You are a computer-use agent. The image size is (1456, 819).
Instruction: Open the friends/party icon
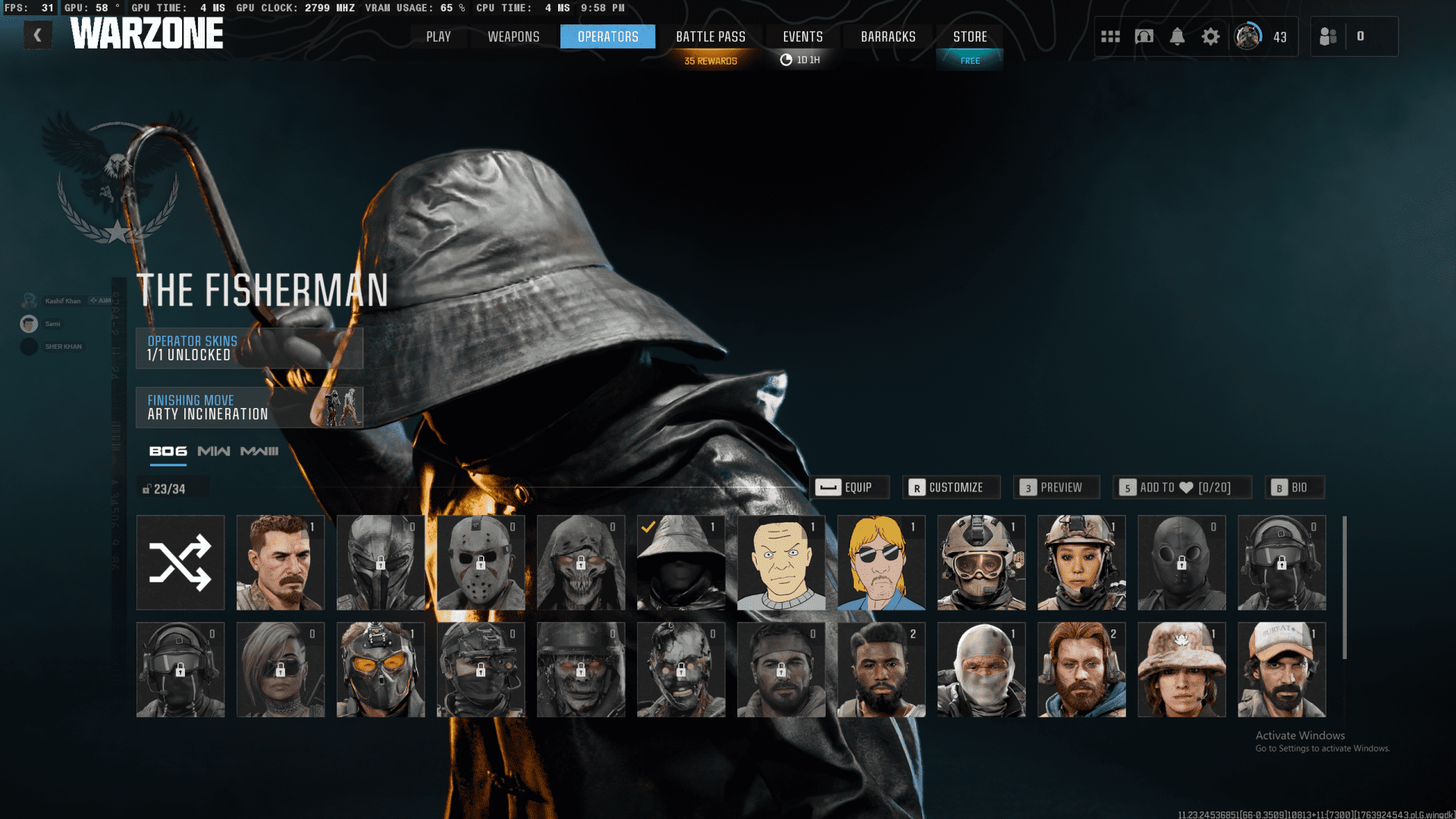click(x=1328, y=36)
